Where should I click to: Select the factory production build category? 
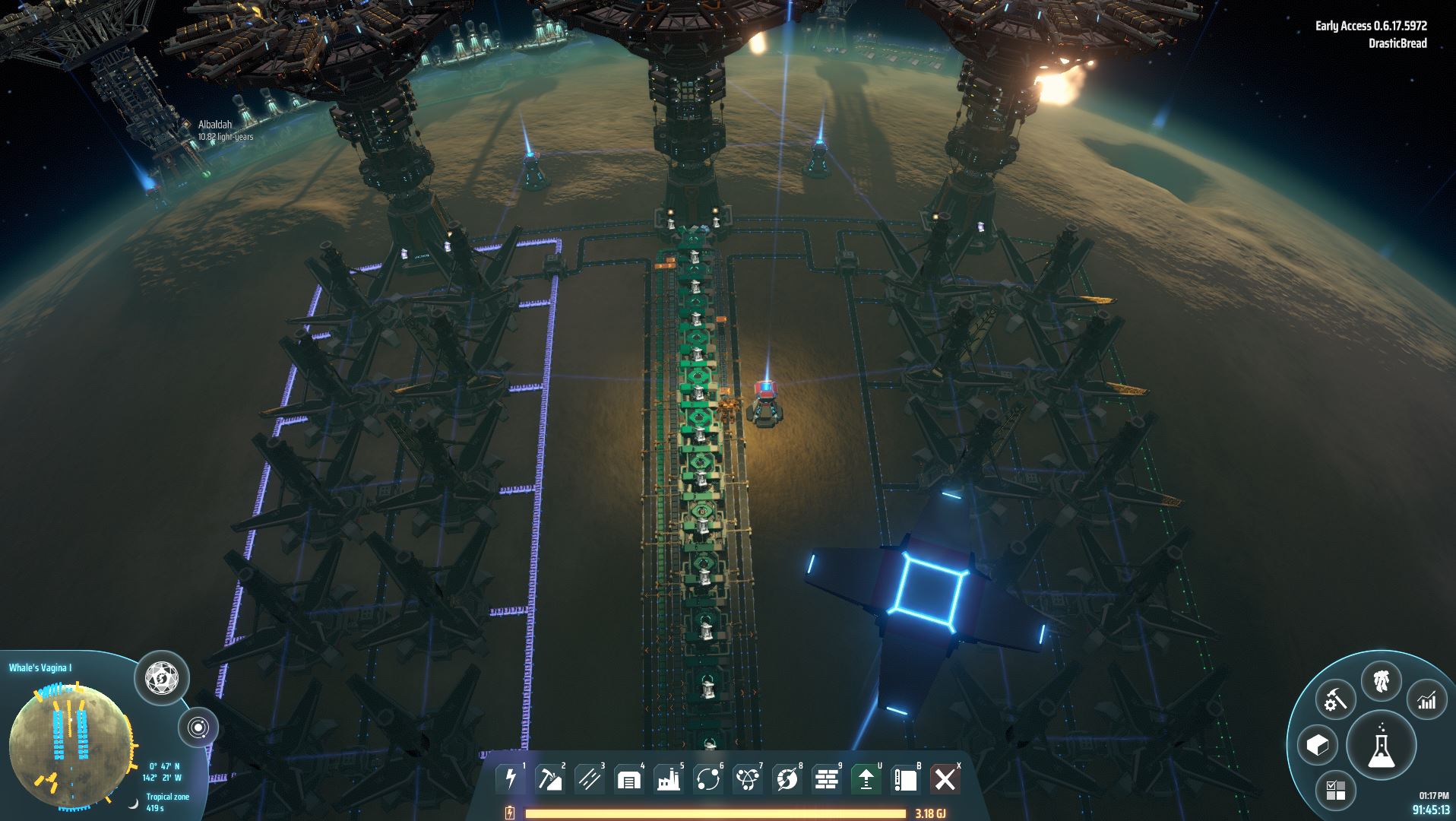pyautogui.click(x=668, y=779)
